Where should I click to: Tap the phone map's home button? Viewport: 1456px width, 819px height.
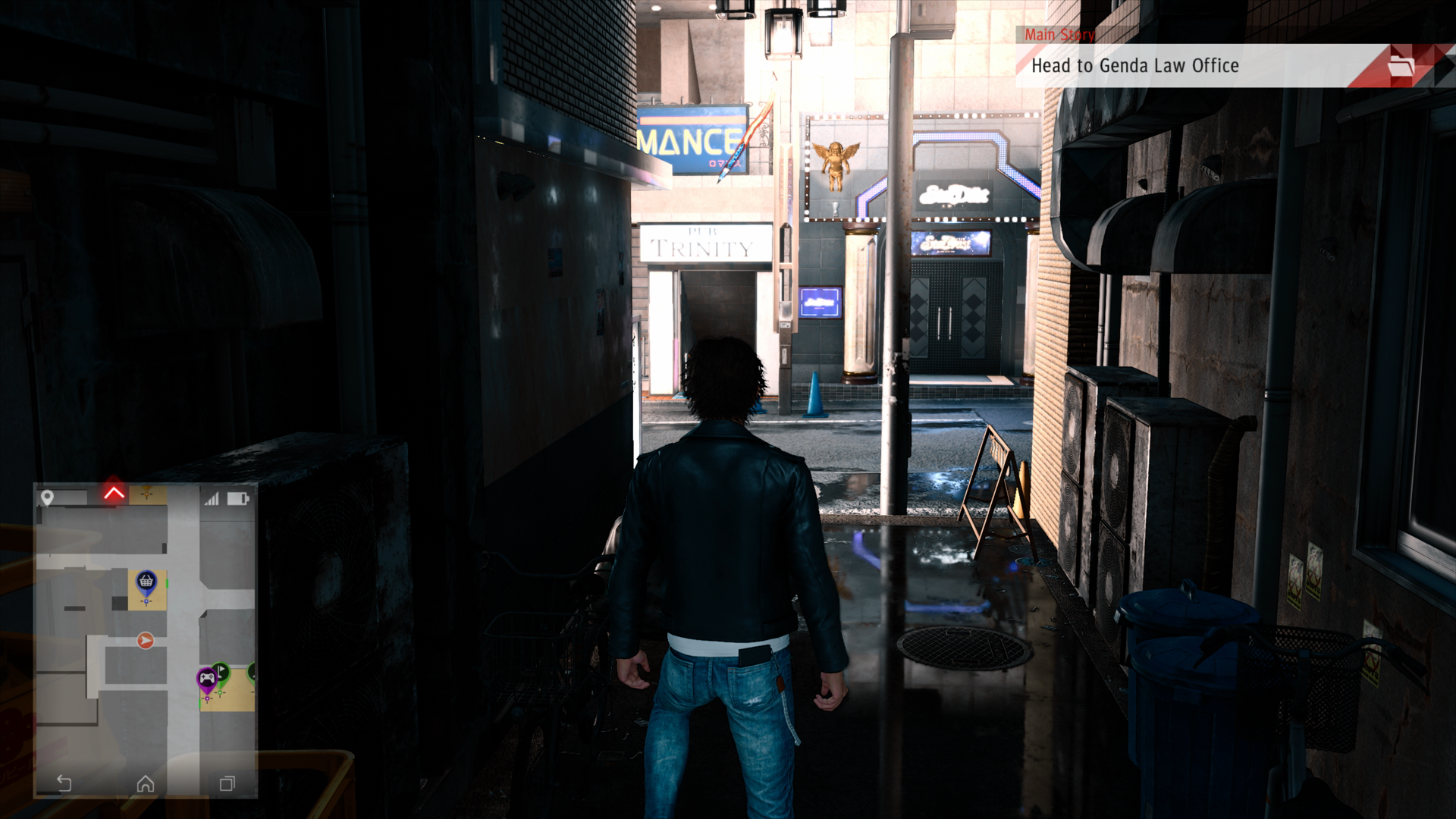point(146,783)
